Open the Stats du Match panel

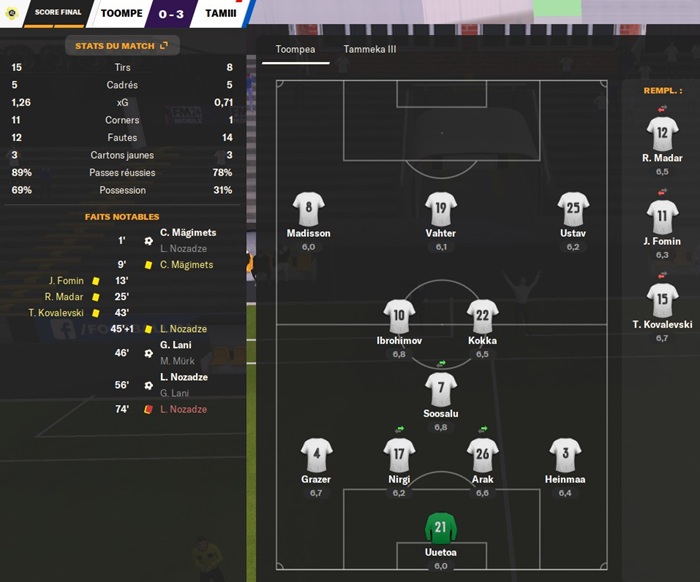point(121,46)
